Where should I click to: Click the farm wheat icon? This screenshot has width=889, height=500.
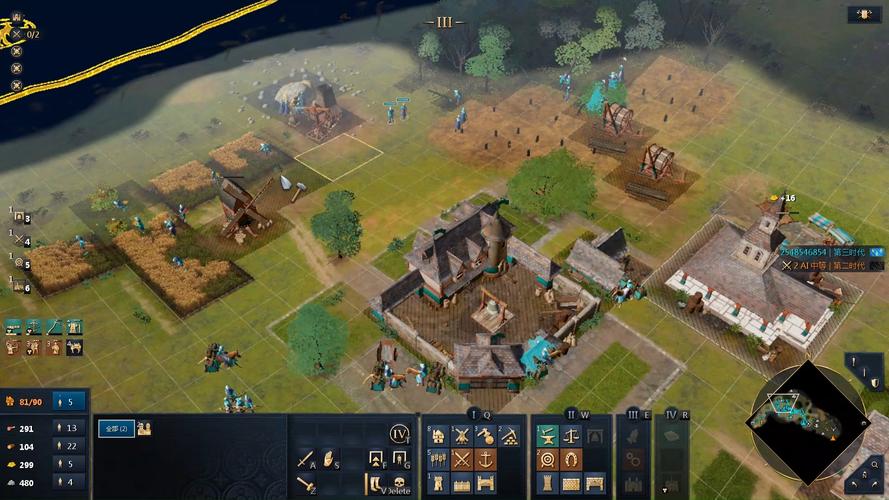(437, 459)
